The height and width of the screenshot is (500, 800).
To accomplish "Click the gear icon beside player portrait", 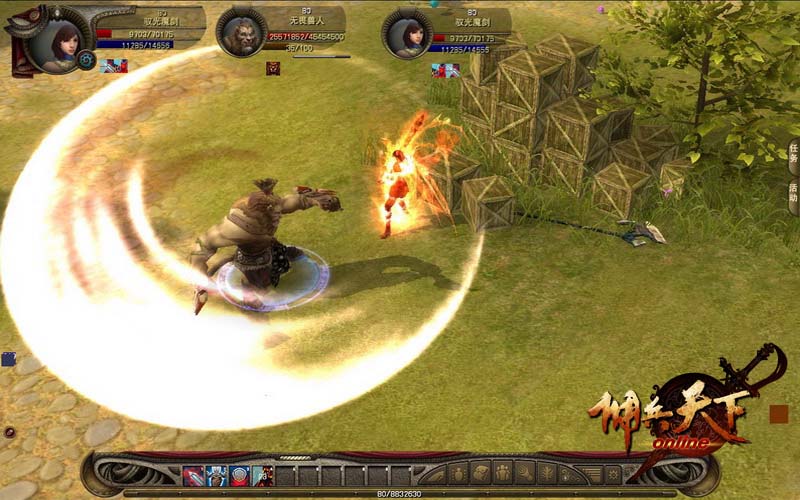I will coord(87,60).
